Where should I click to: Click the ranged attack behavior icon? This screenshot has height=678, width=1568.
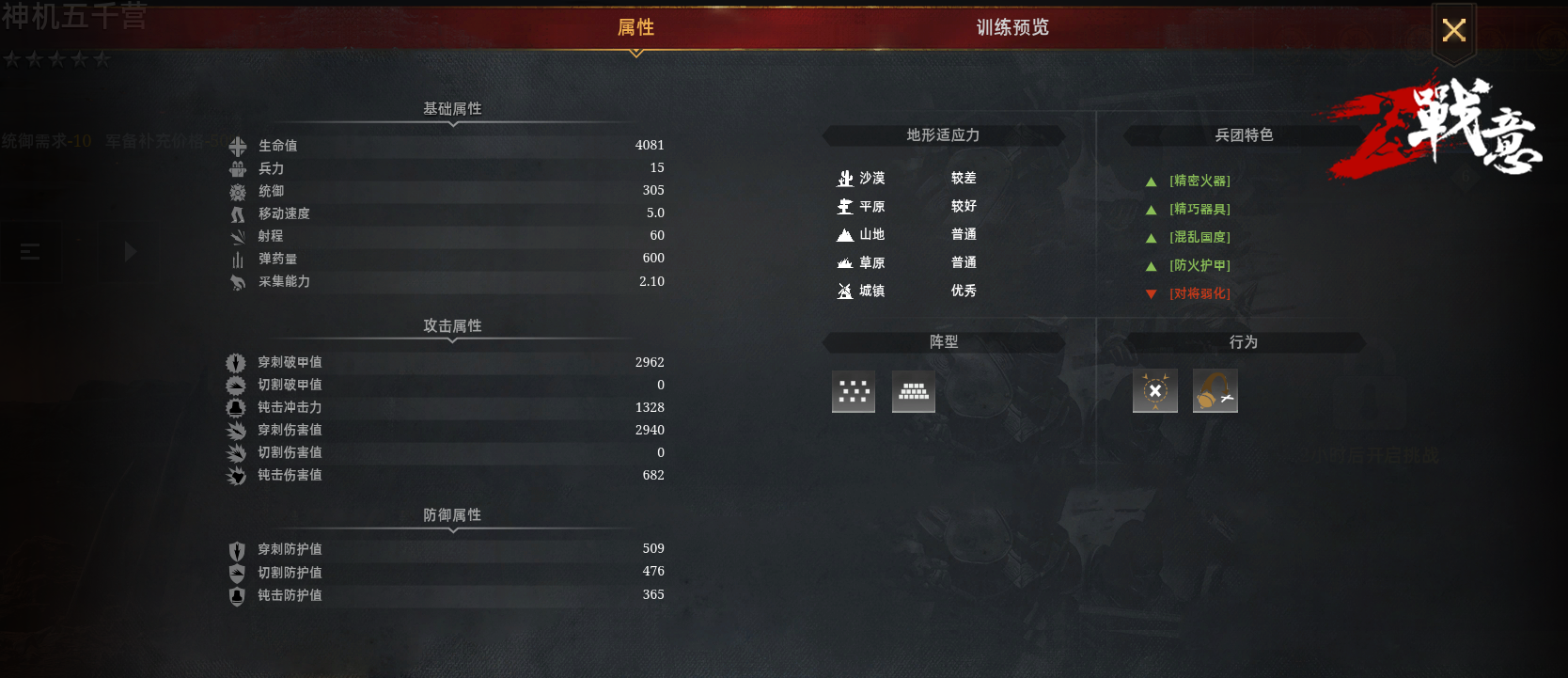pos(1215,391)
